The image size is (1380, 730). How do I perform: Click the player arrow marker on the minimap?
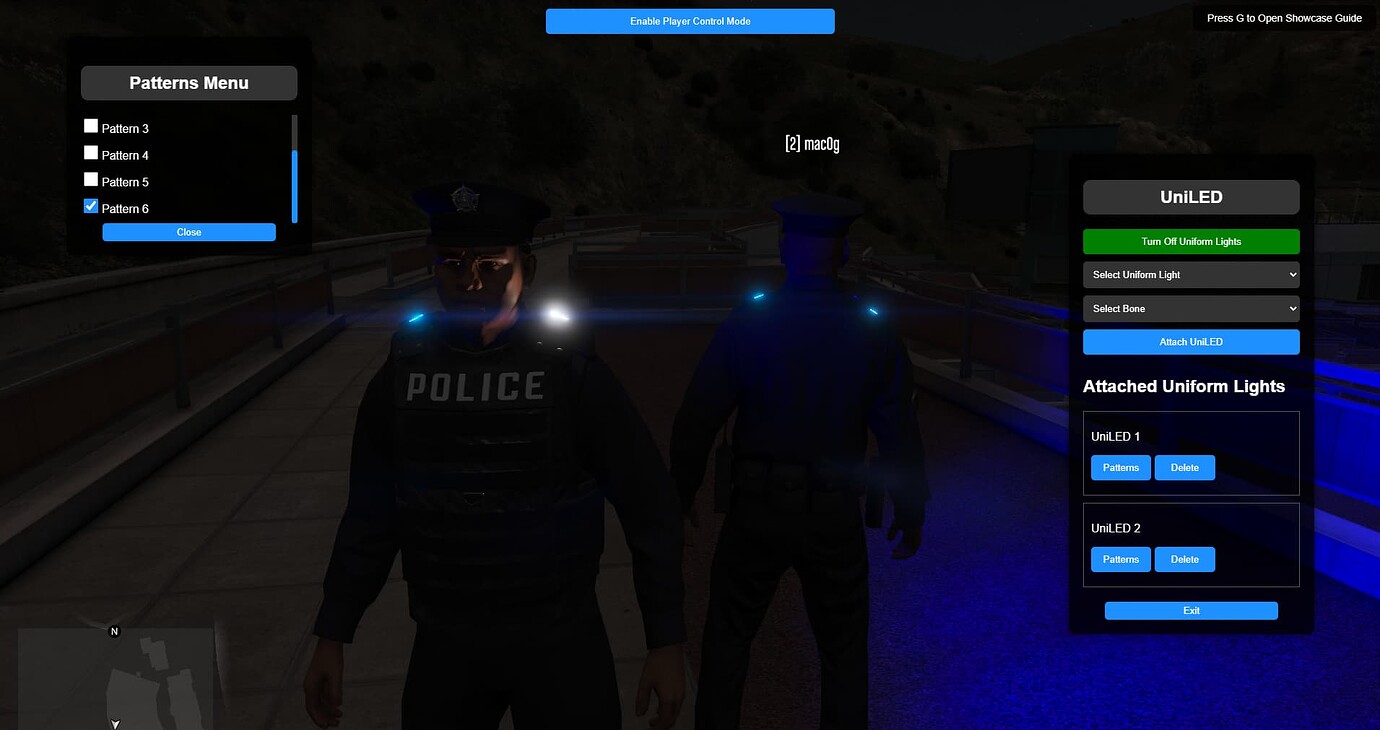pos(114,722)
